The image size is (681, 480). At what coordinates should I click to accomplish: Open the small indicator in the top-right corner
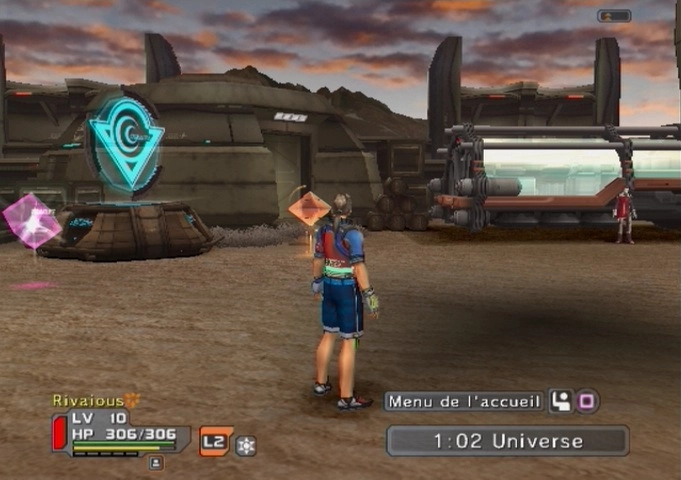[x=614, y=16]
